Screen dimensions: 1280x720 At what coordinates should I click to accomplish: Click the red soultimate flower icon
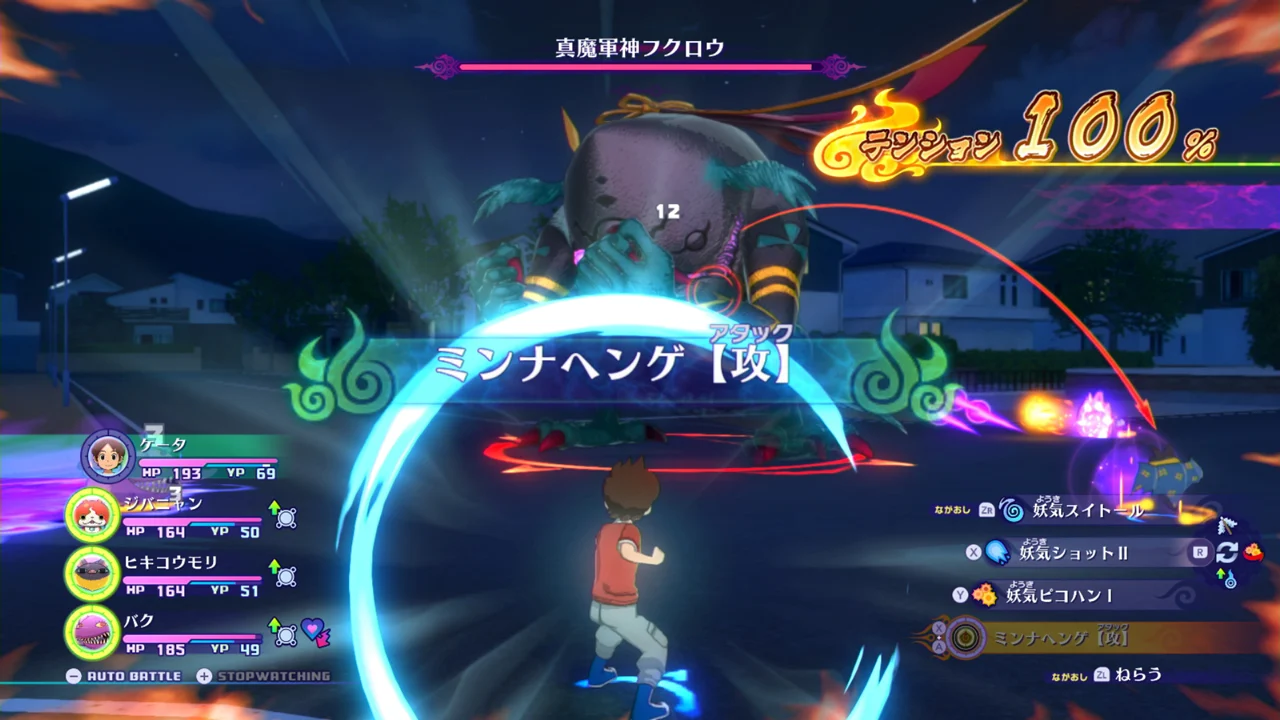1253,552
